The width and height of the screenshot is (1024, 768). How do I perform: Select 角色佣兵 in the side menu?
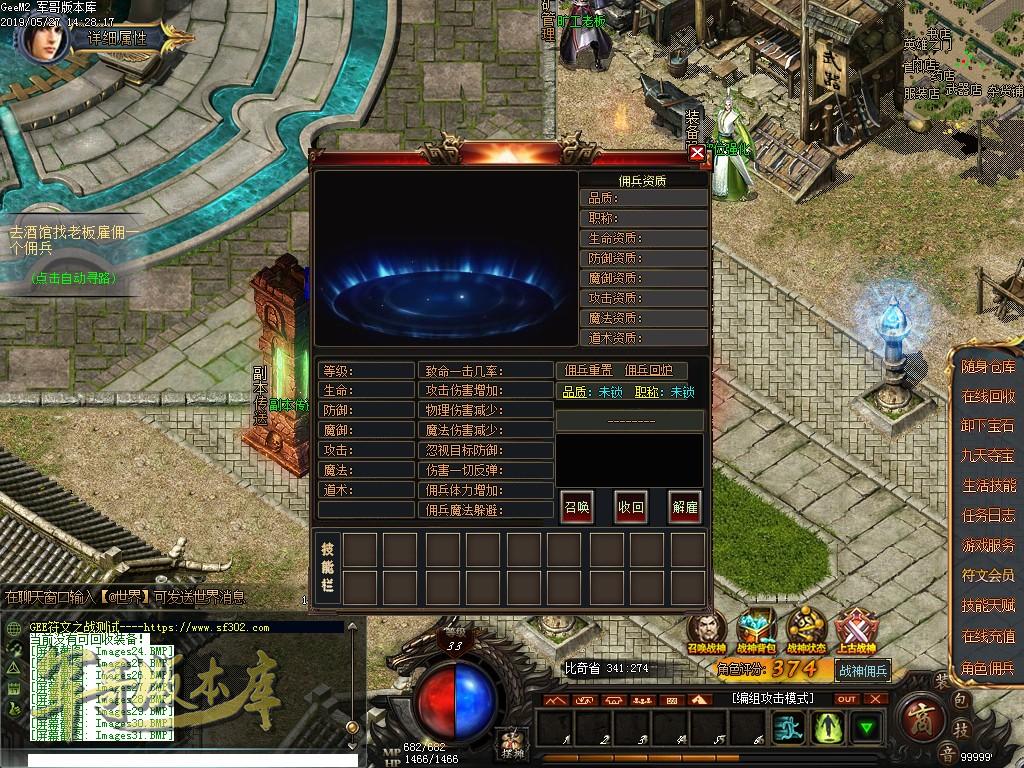point(988,667)
